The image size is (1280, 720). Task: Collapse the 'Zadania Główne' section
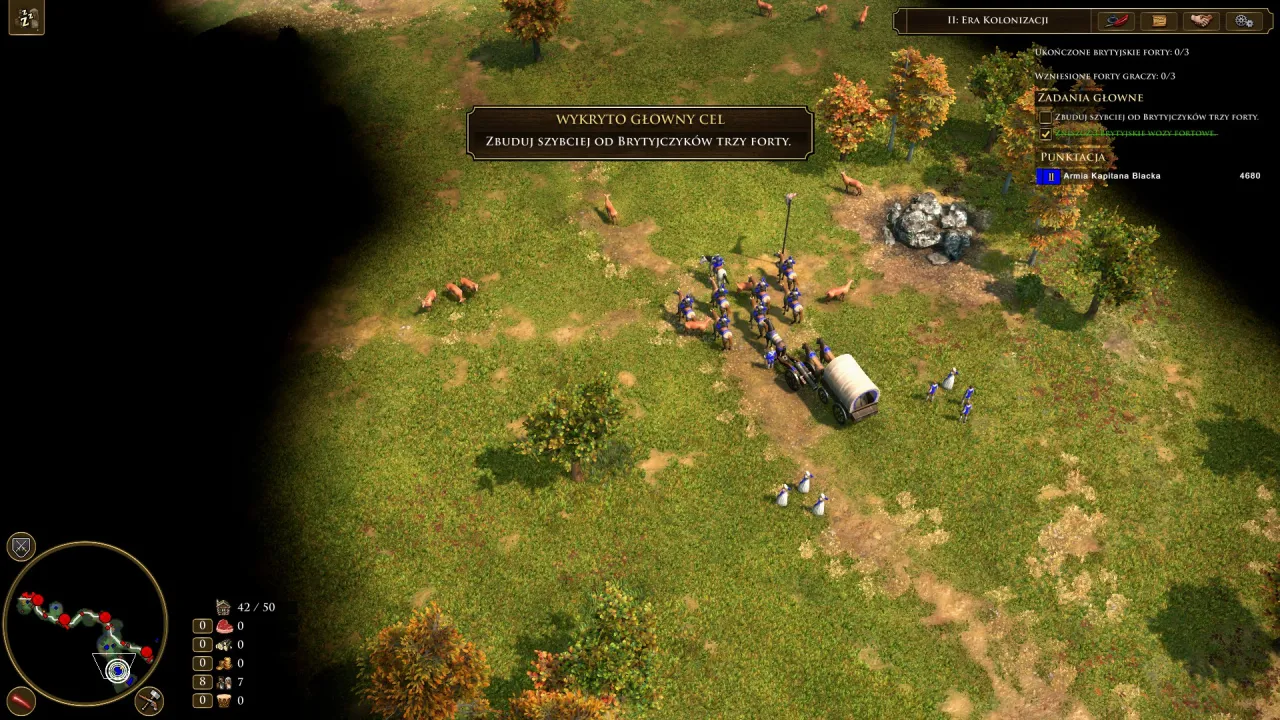point(1089,97)
